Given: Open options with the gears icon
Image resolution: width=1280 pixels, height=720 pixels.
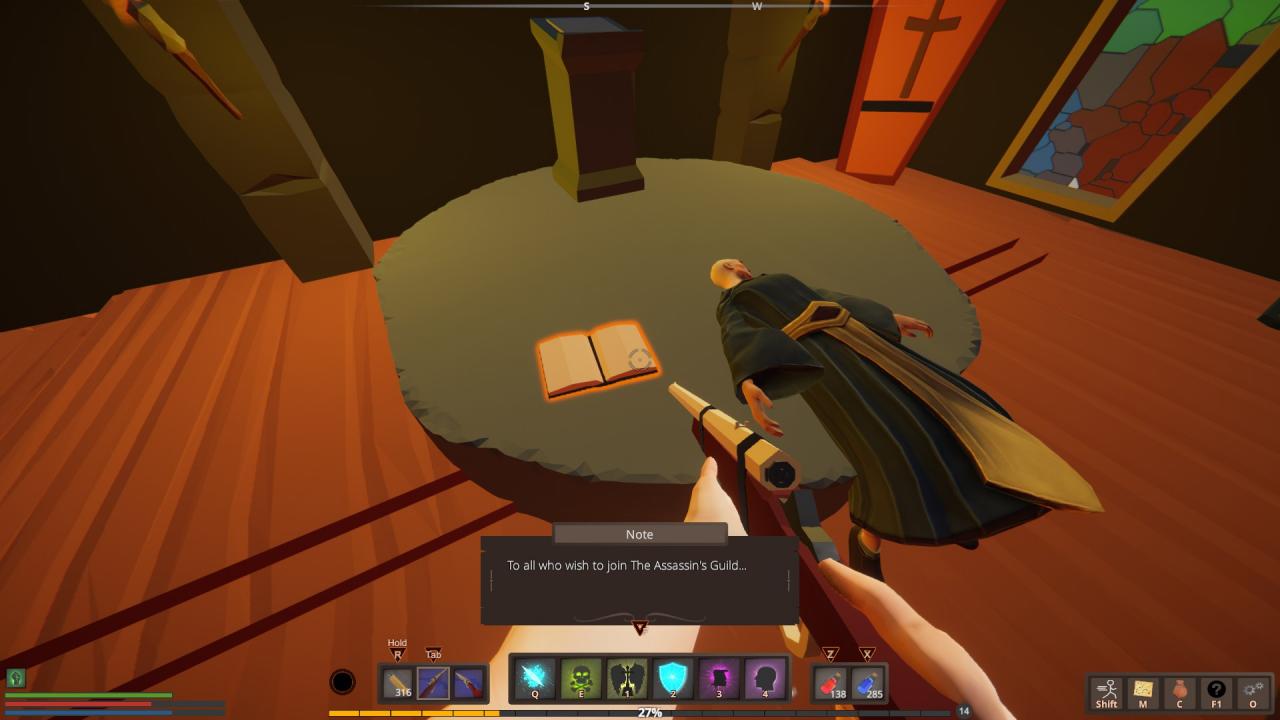Looking at the screenshot, I should click(x=1253, y=691).
